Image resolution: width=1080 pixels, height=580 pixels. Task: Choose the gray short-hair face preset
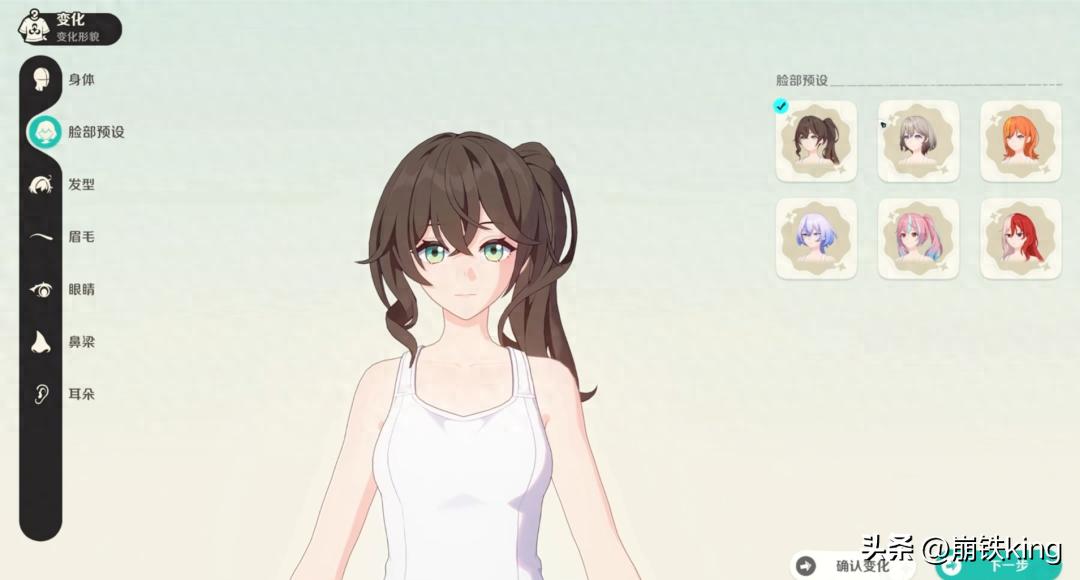pos(918,141)
